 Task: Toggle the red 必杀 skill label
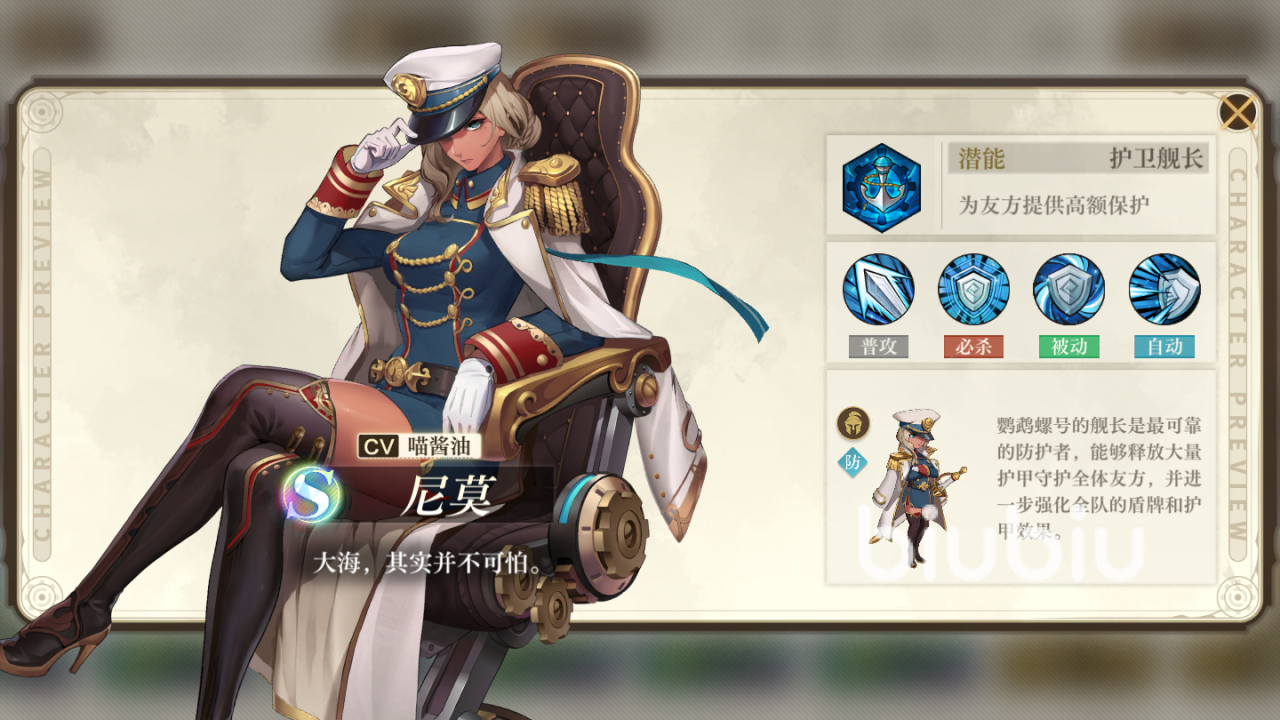(975, 345)
